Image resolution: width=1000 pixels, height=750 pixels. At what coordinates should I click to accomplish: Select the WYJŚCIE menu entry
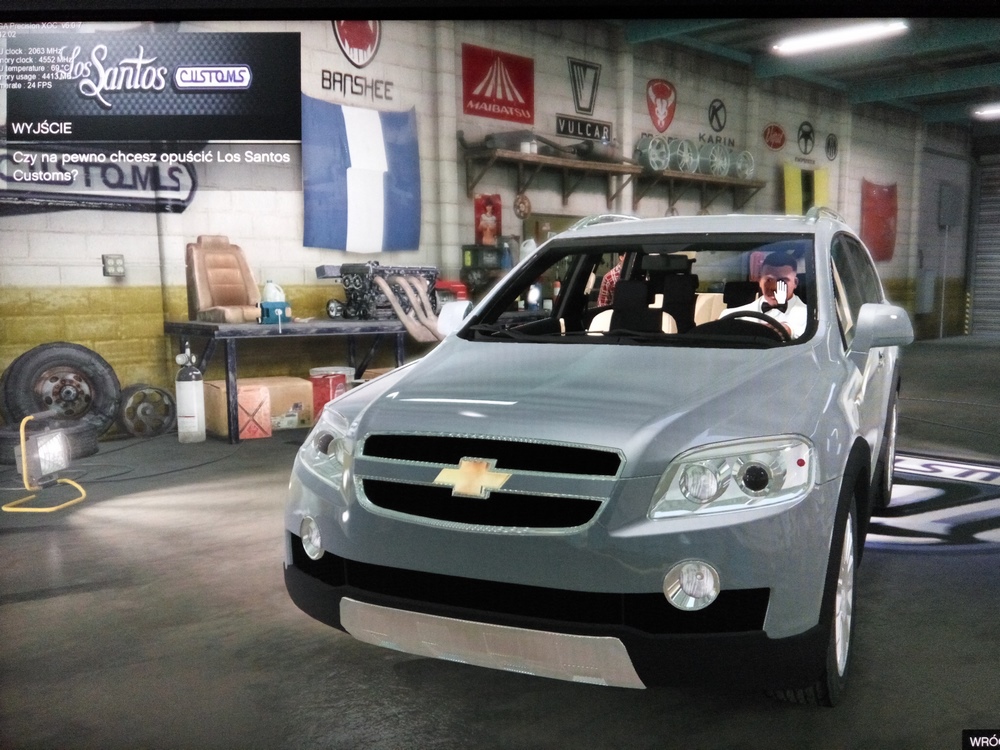click(150, 128)
